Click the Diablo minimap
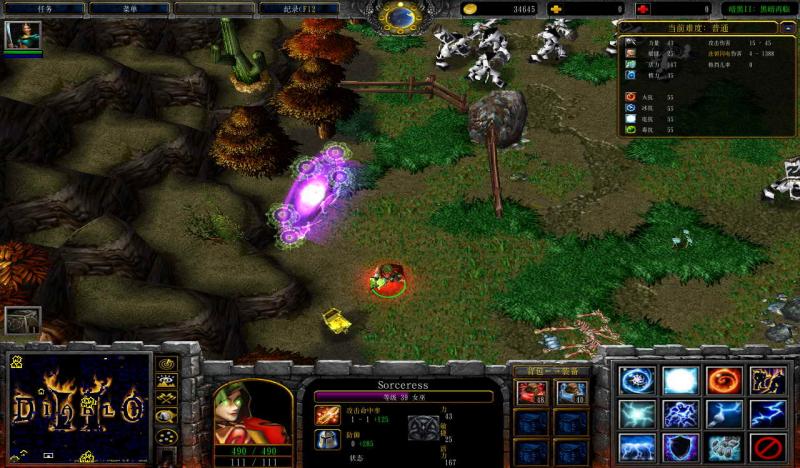This screenshot has height=468, width=800. [78, 406]
